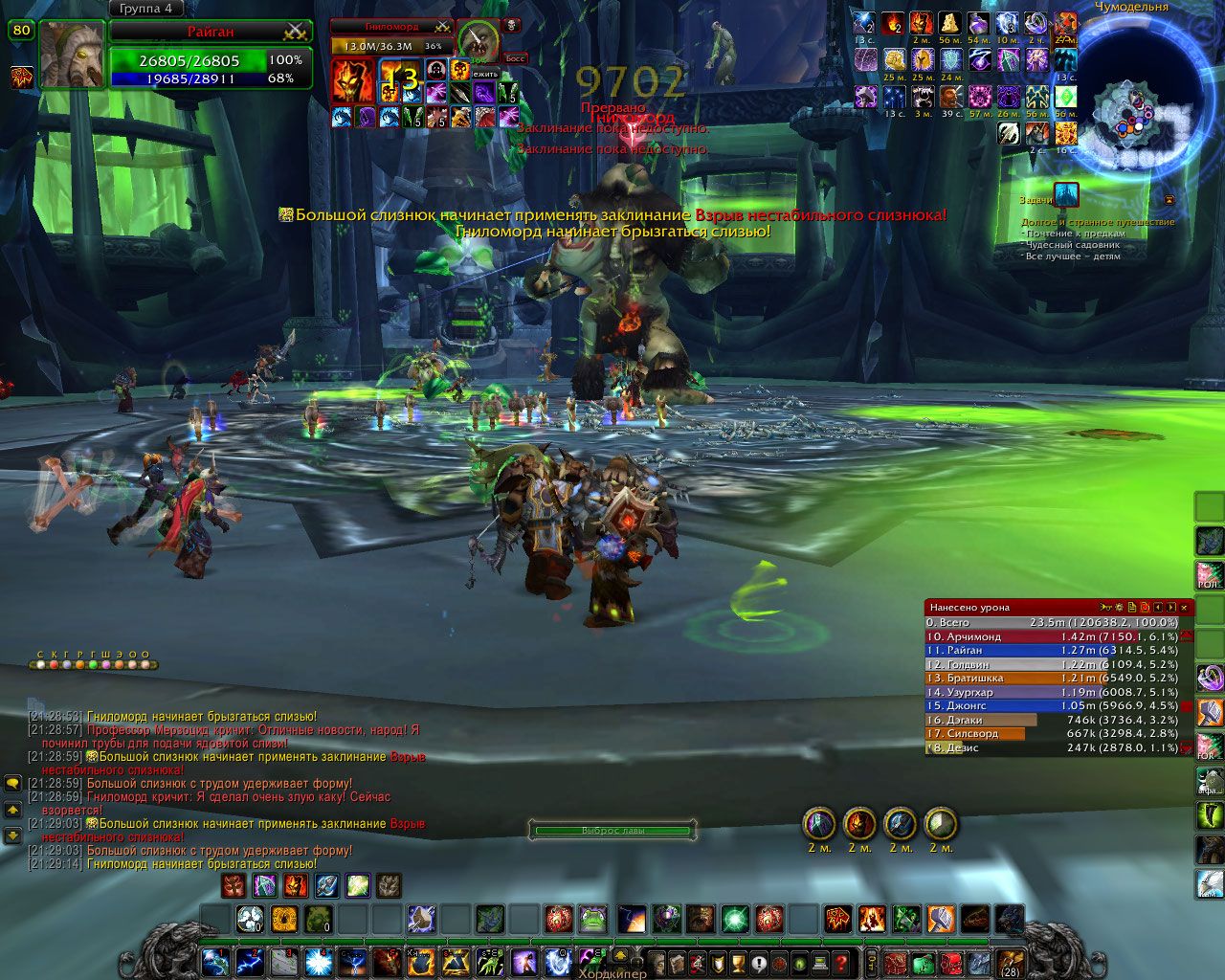Cast the green frog Hex ability
Screen dimensions: 1225x980
tap(593, 920)
